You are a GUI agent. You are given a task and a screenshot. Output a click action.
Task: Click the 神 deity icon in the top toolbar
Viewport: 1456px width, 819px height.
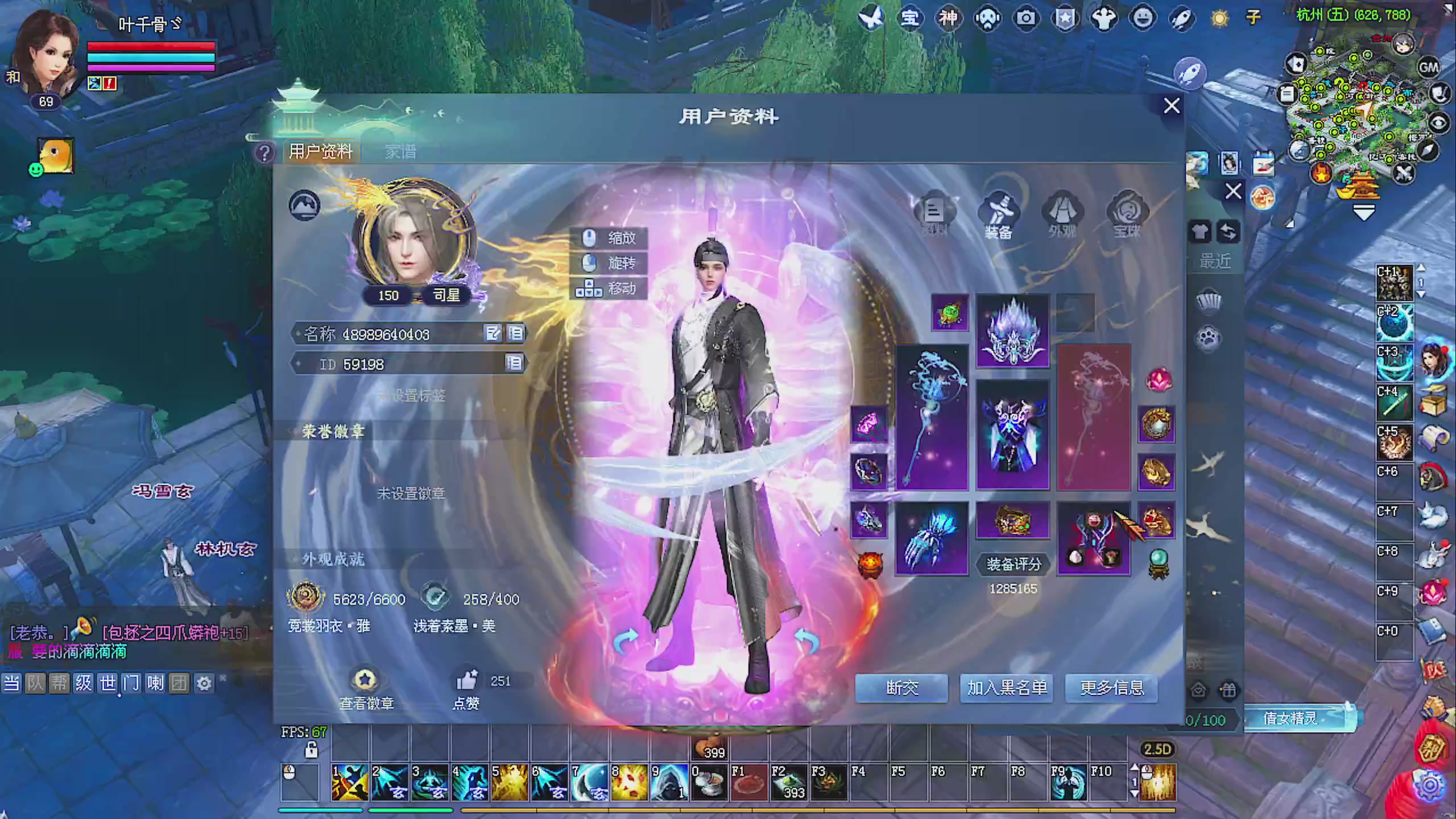949,18
